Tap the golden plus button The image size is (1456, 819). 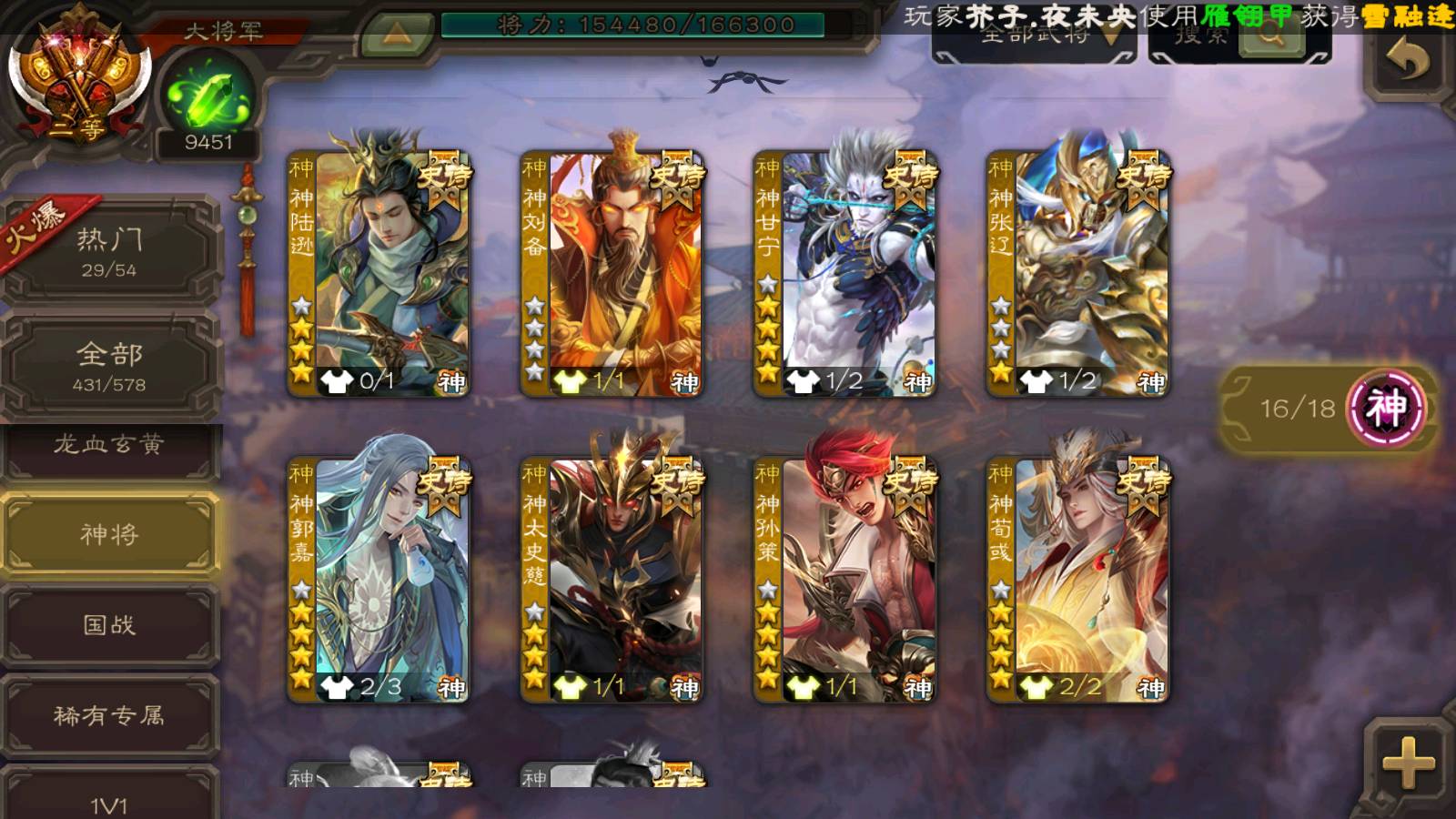click(1407, 763)
